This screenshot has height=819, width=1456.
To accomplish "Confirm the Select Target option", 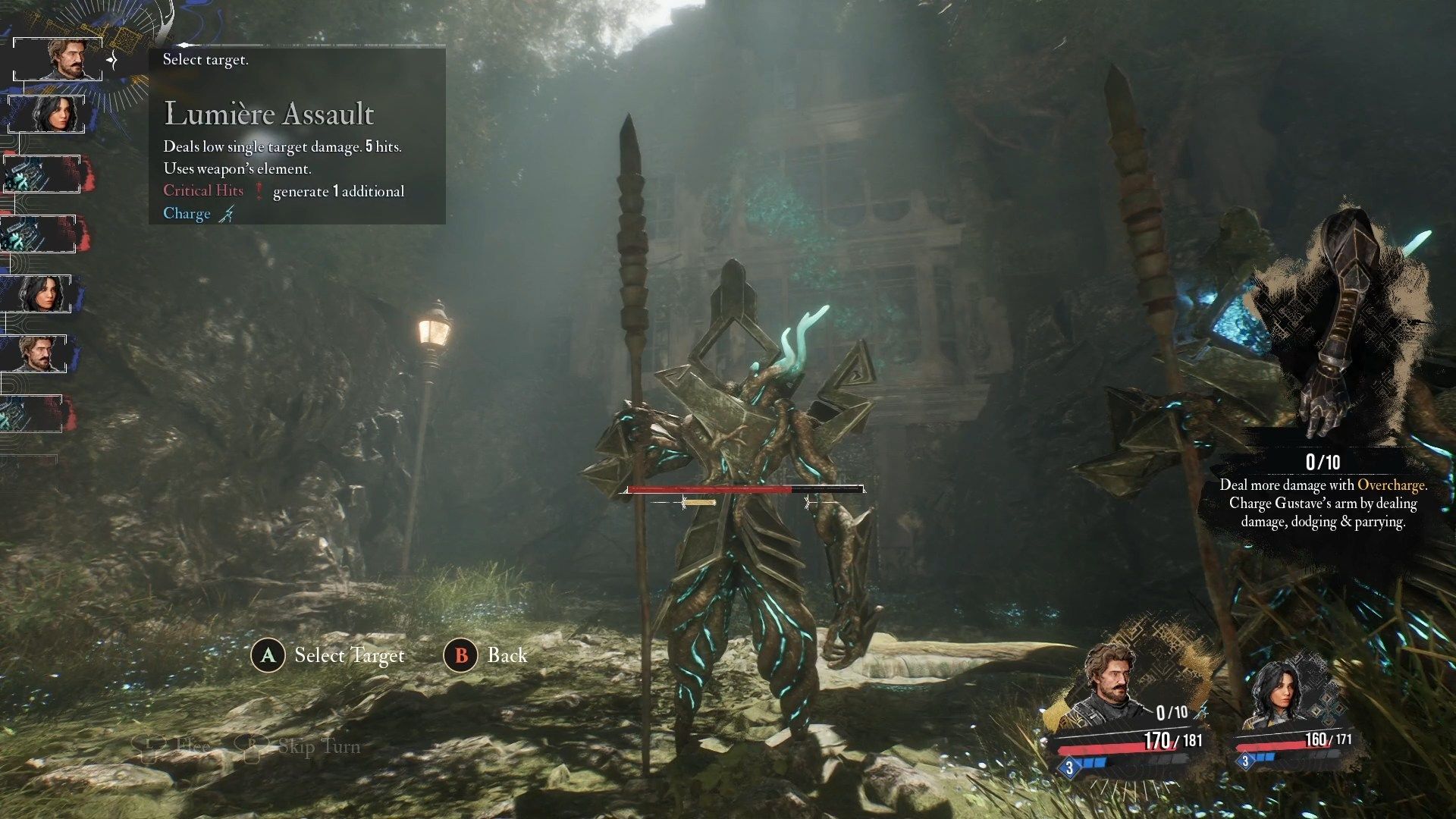I will click(x=328, y=655).
